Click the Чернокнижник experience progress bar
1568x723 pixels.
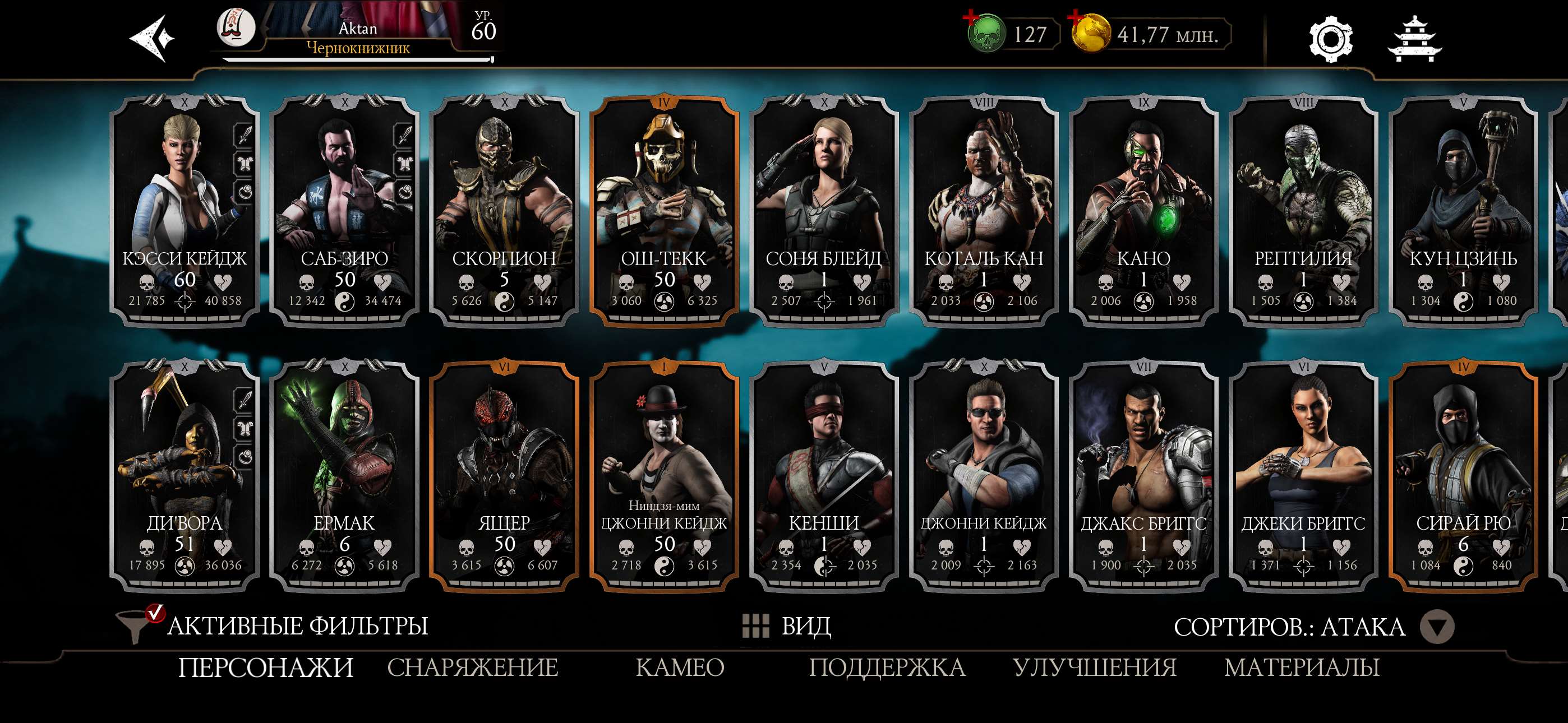[x=356, y=59]
